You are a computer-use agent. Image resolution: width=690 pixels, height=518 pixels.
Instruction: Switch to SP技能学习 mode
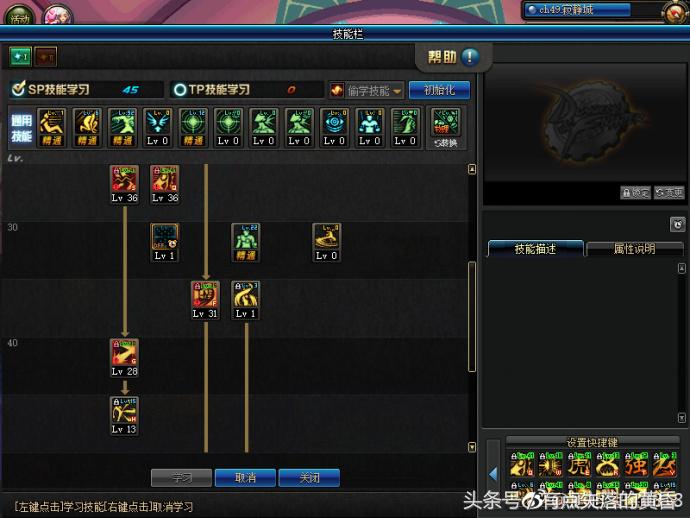(59, 90)
